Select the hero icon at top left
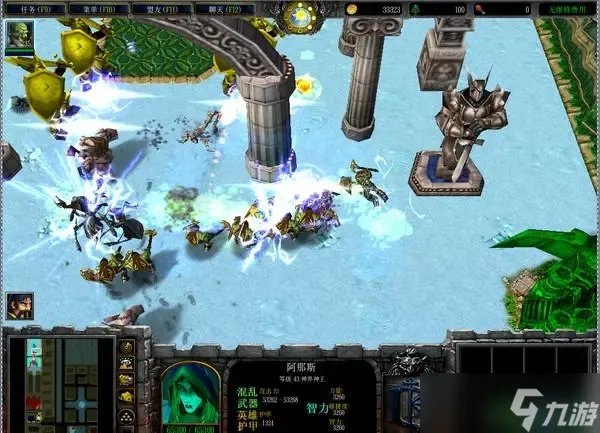 click(18, 38)
